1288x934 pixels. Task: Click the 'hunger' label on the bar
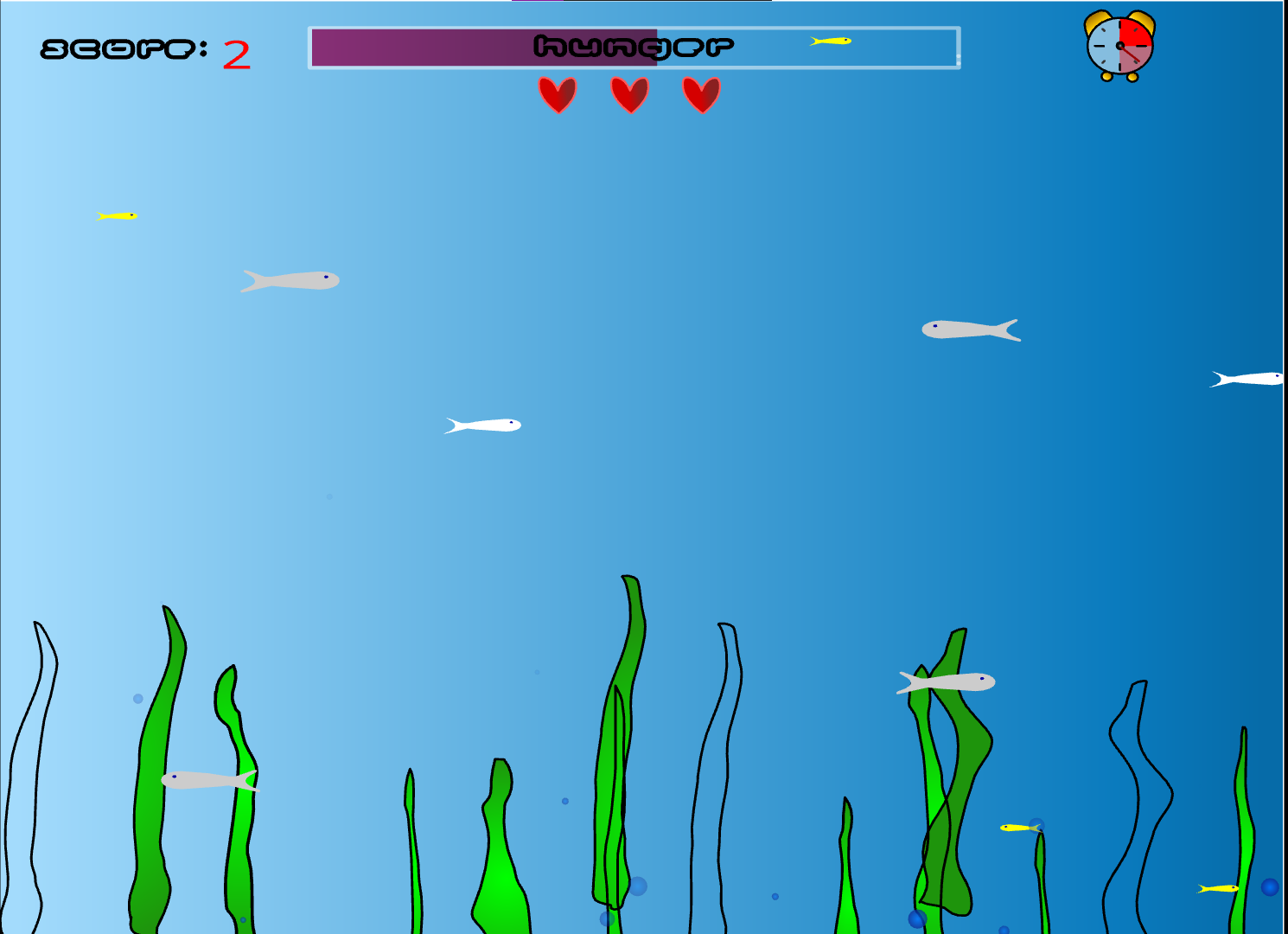634,45
